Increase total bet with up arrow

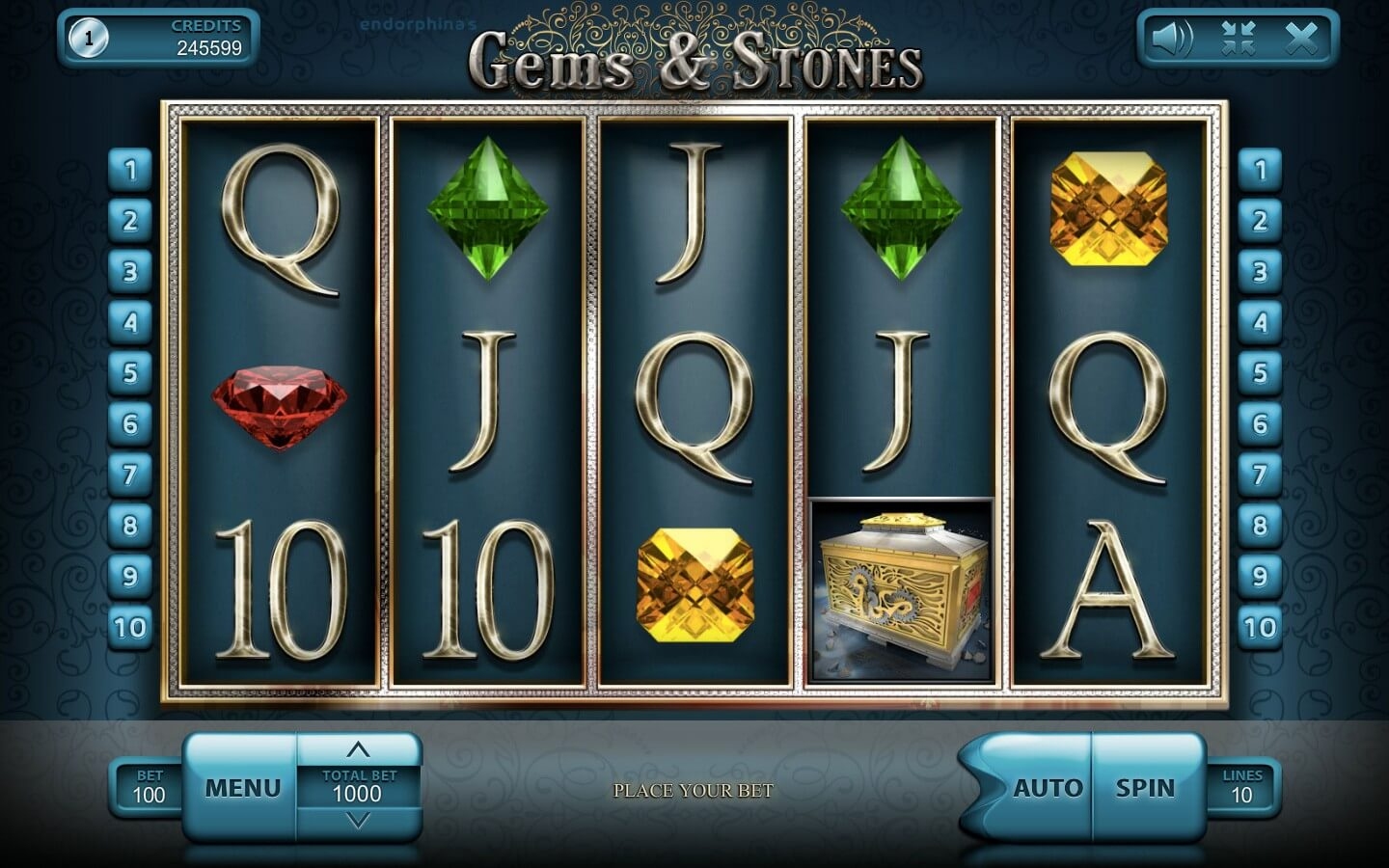pyautogui.click(x=358, y=749)
